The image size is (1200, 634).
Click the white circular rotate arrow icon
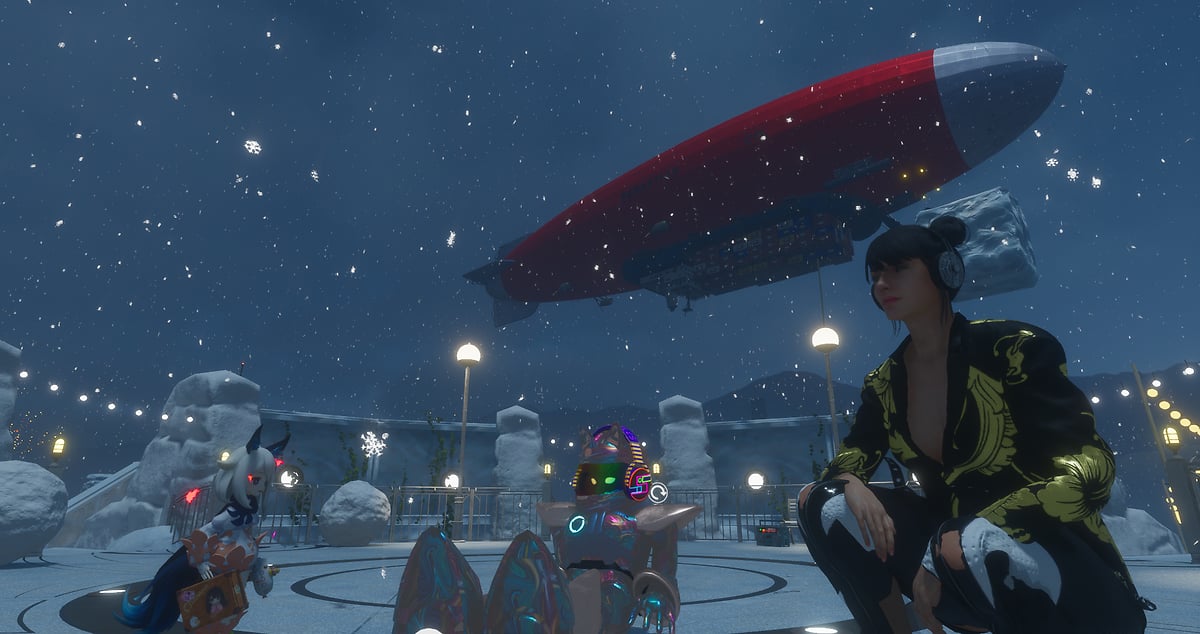(x=658, y=492)
